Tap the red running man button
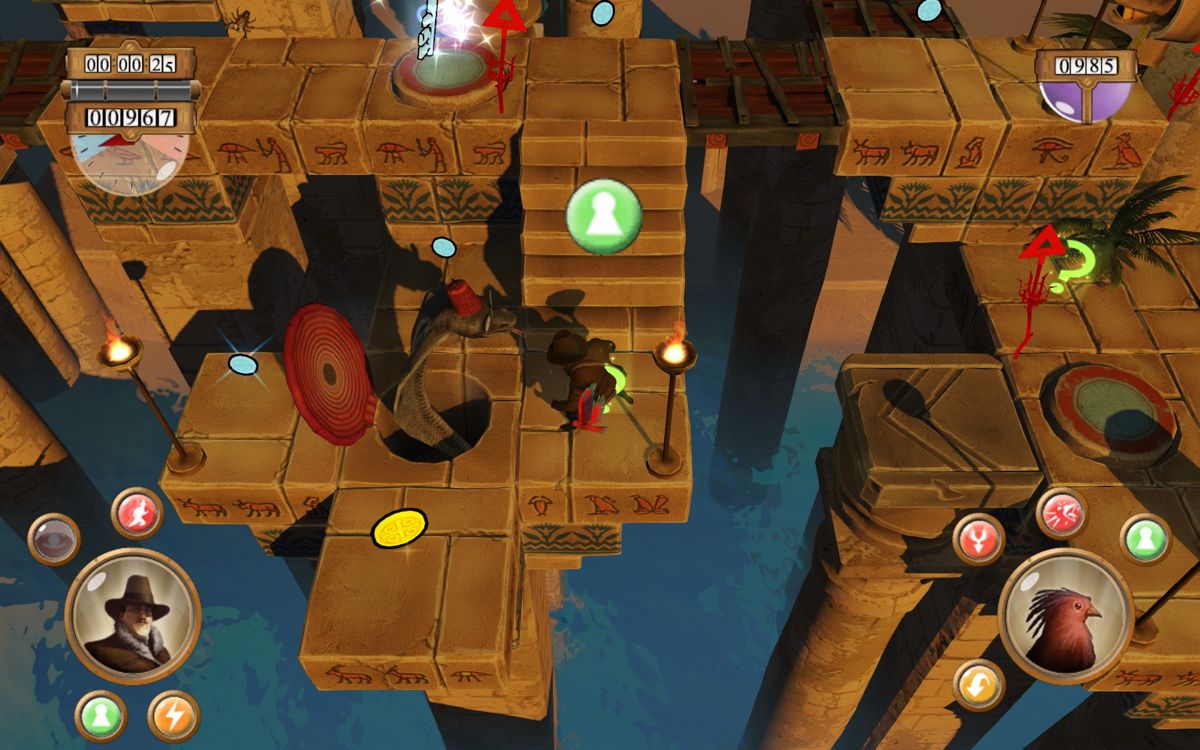Image resolution: width=1200 pixels, height=750 pixels. pyautogui.click(x=137, y=513)
